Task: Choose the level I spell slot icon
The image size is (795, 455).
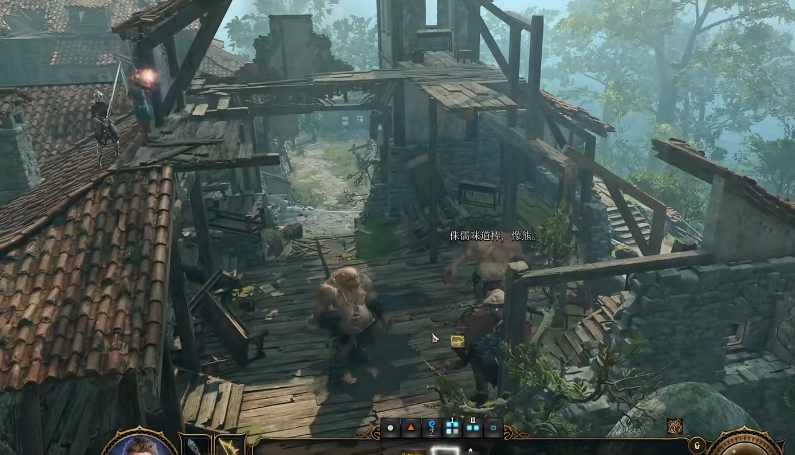Action: (x=452, y=428)
